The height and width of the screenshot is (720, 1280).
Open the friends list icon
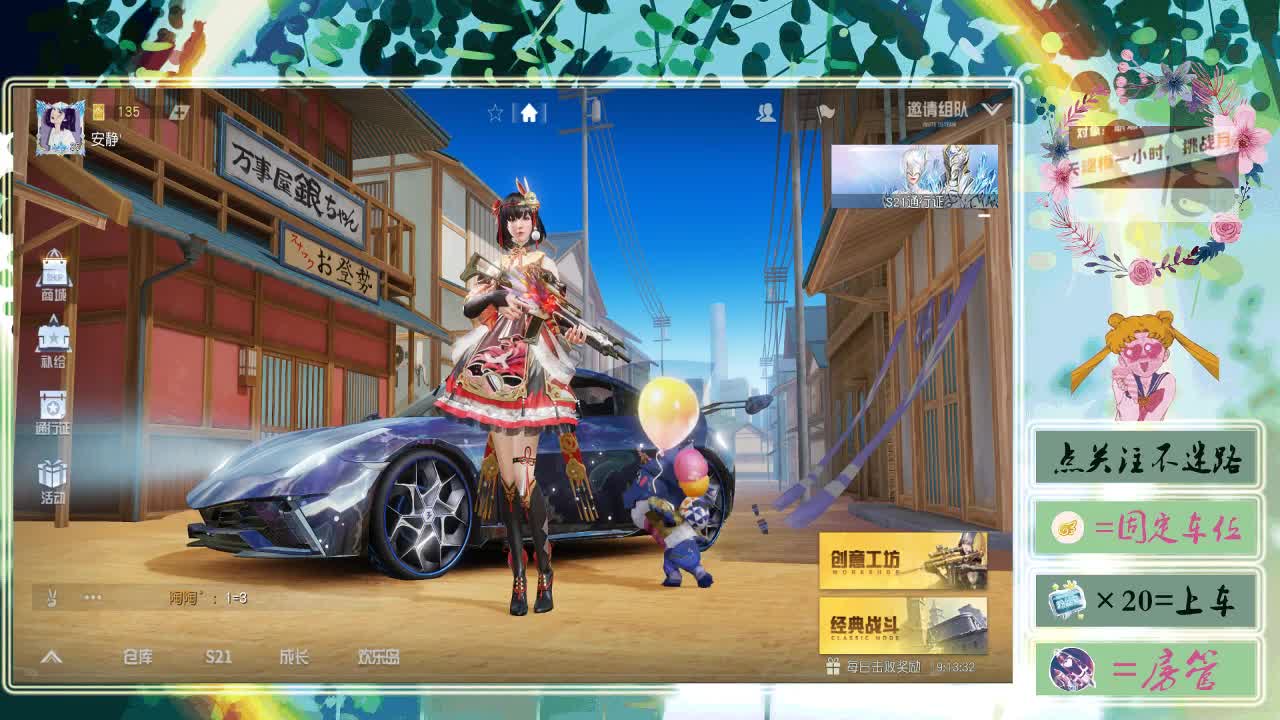pos(767,113)
